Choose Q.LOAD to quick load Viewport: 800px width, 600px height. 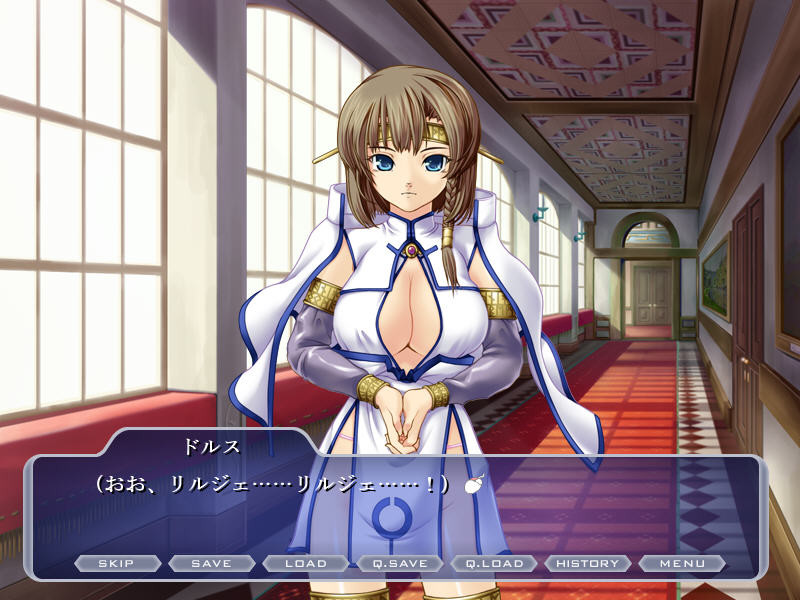pos(493,563)
